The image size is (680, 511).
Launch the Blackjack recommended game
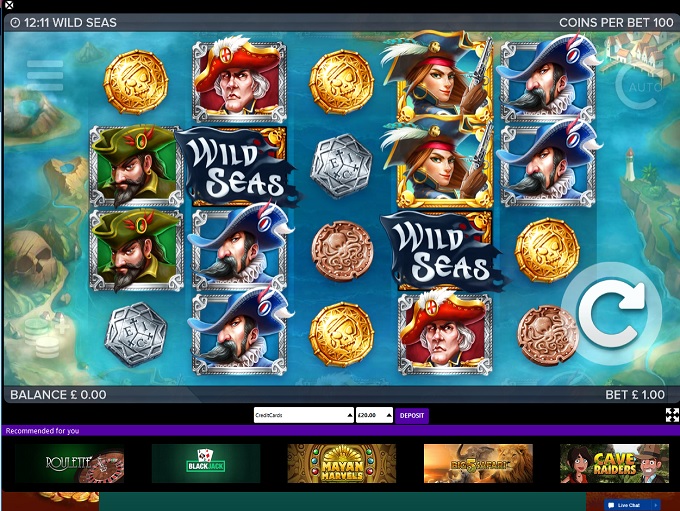tap(206, 464)
